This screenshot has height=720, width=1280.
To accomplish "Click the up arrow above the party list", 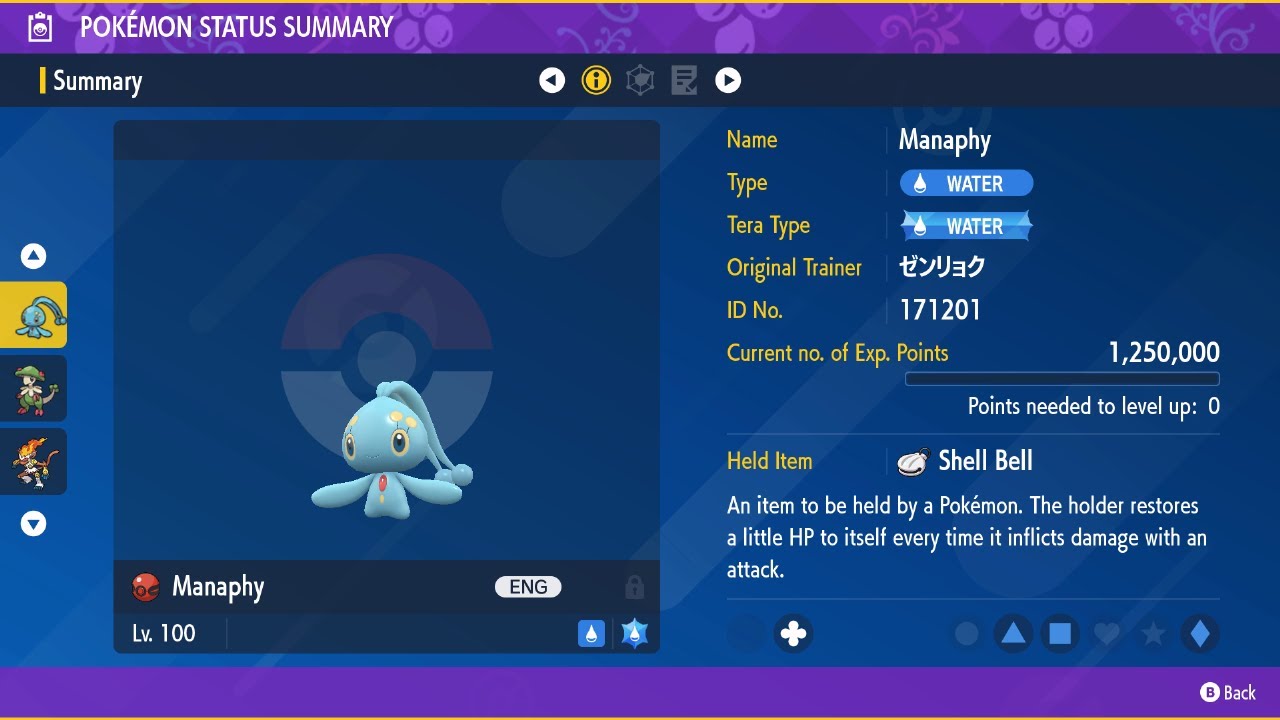I will point(33,256).
